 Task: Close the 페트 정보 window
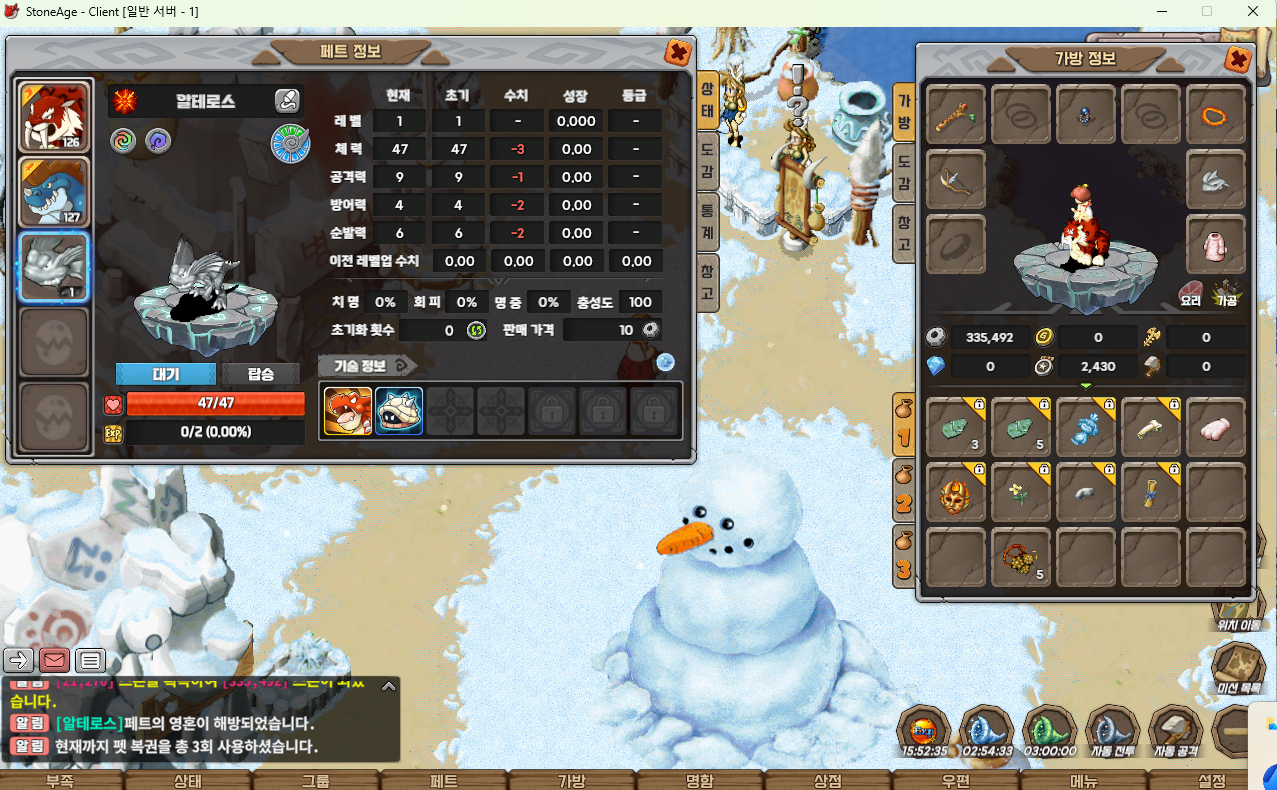click(677, 53)
